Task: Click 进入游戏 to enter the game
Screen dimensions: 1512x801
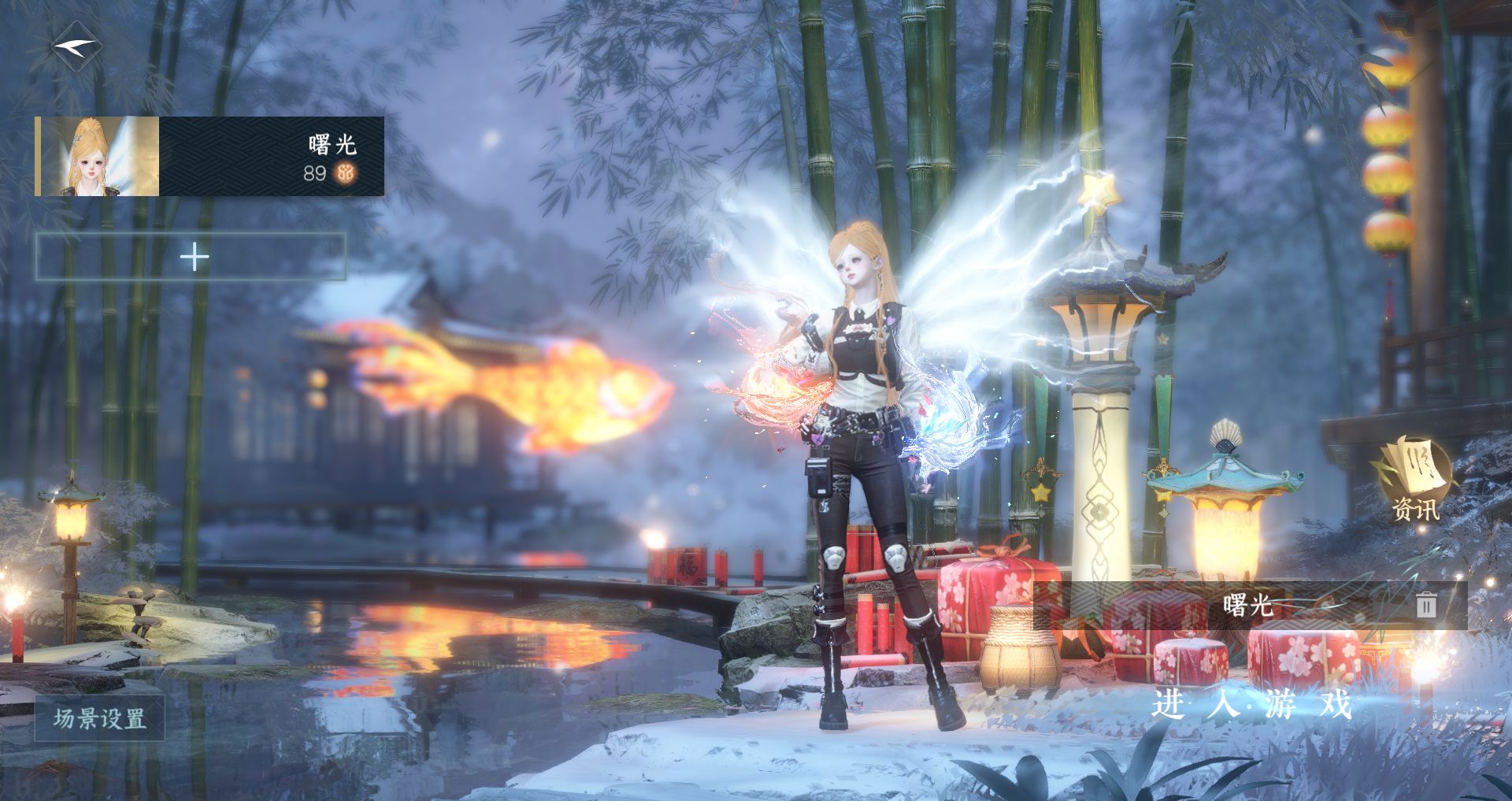Action: [x=1251, y=703]
